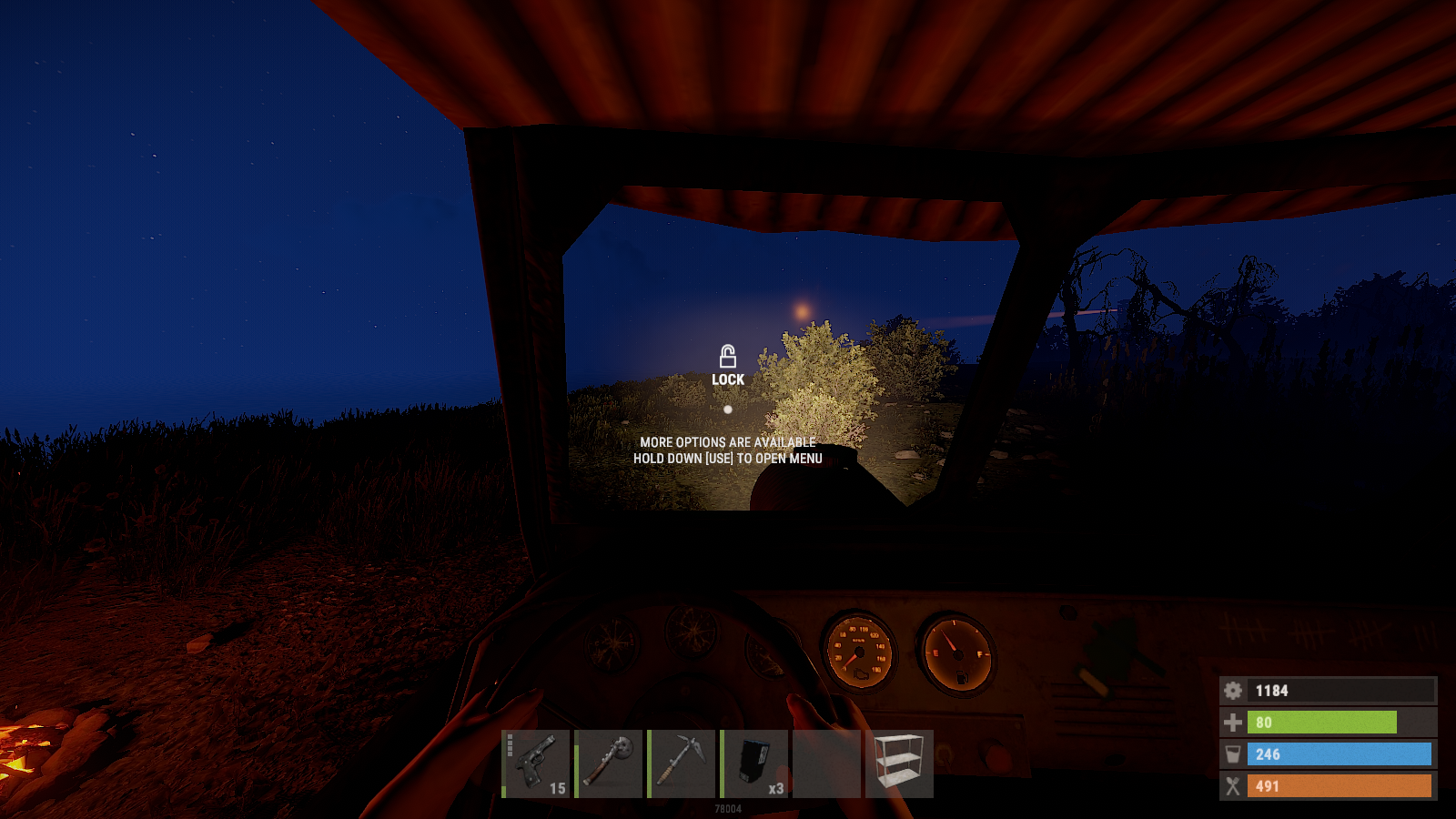
Task: Click the plus icon beside the health bar
Action: [1234, 723]
